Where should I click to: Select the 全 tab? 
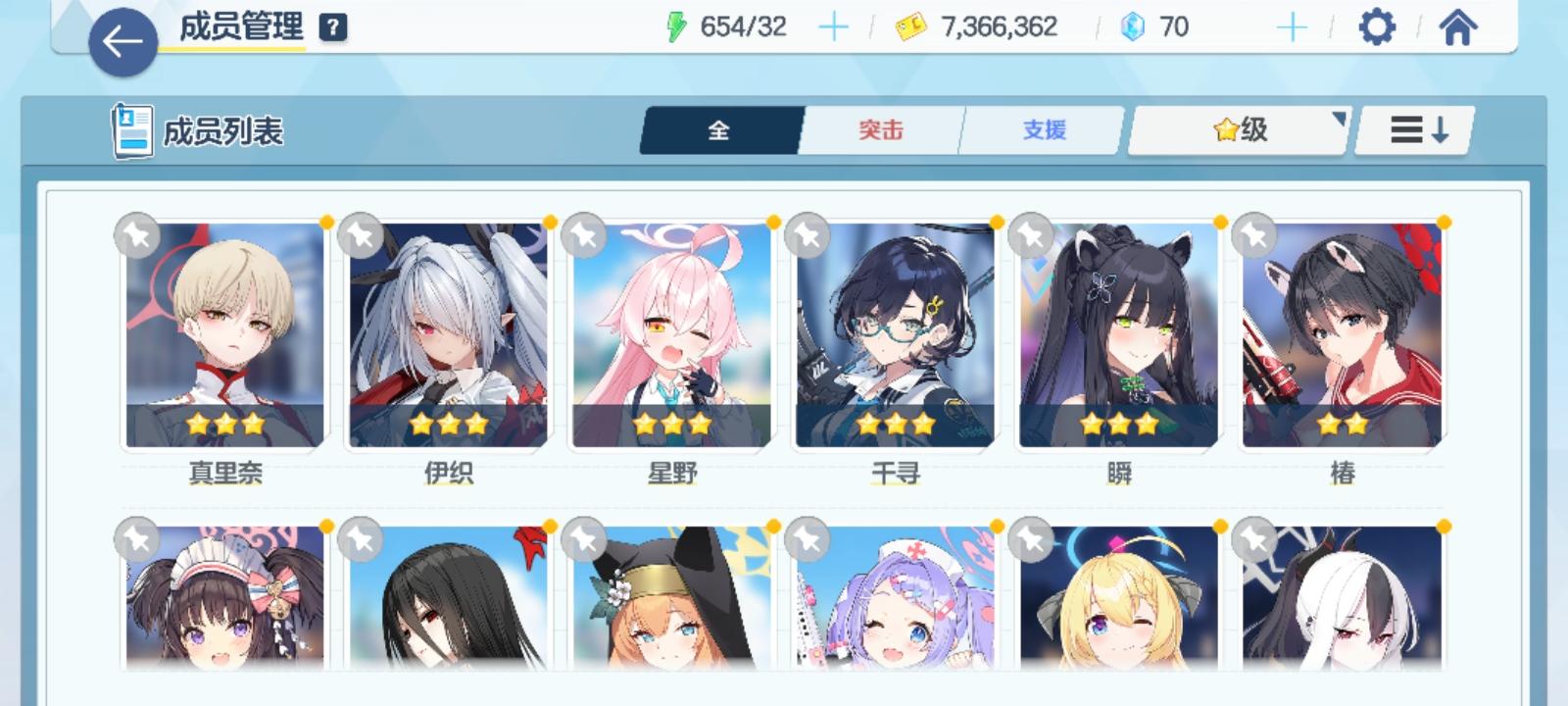click(719, 128)
